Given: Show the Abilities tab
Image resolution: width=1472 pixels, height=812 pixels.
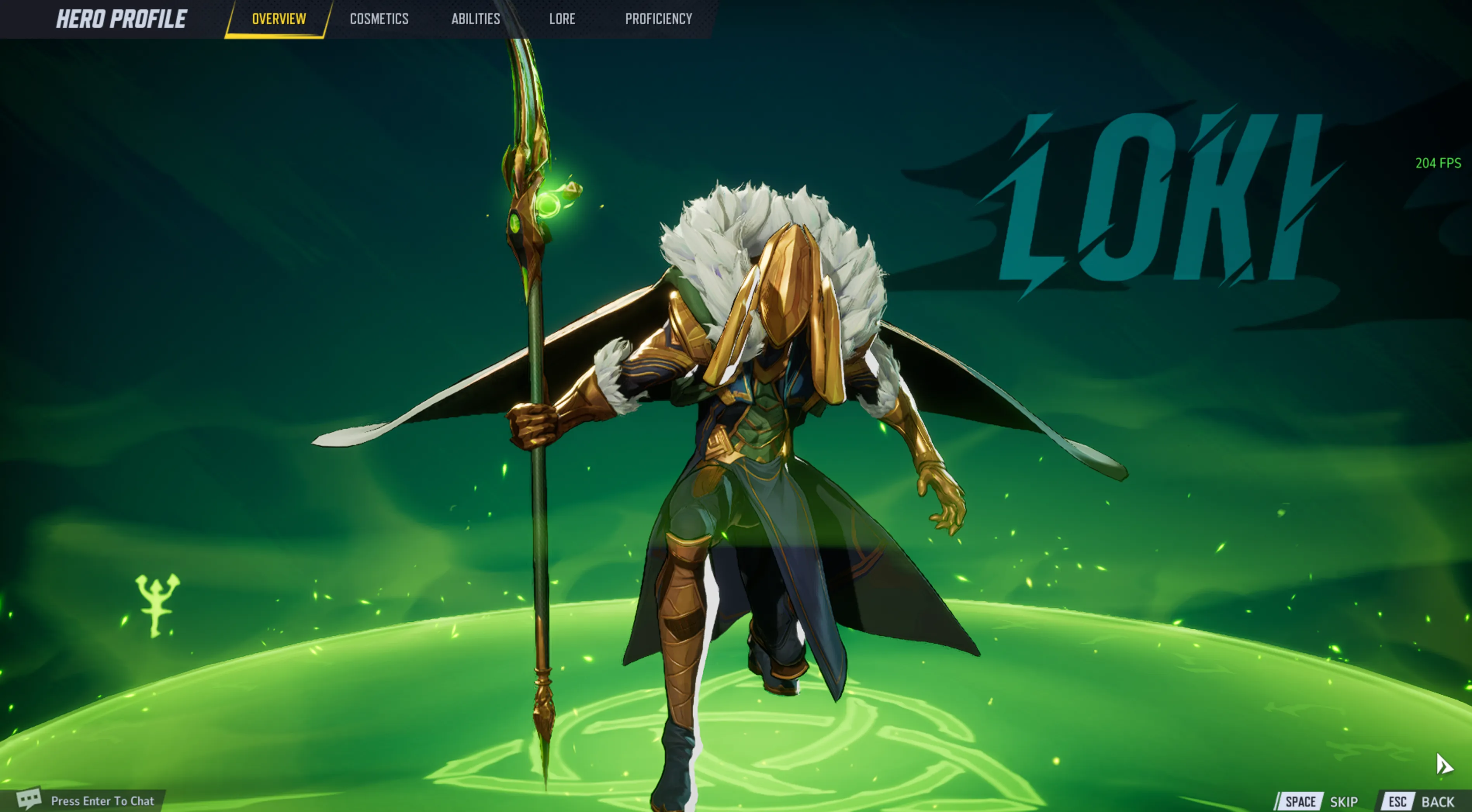Looking at the screenshot, I should (475, 19).
